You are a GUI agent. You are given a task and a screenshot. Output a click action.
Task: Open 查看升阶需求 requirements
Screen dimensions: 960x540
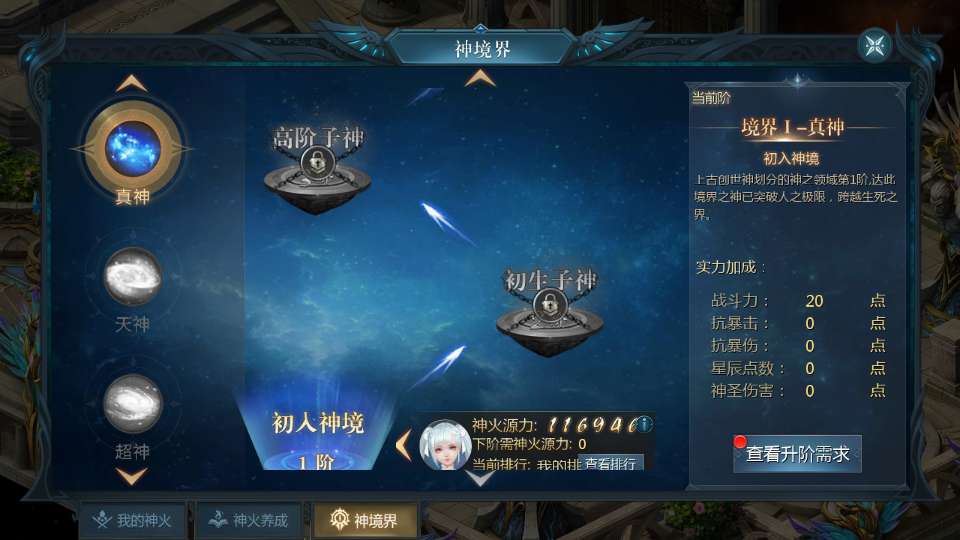(797, 454)
